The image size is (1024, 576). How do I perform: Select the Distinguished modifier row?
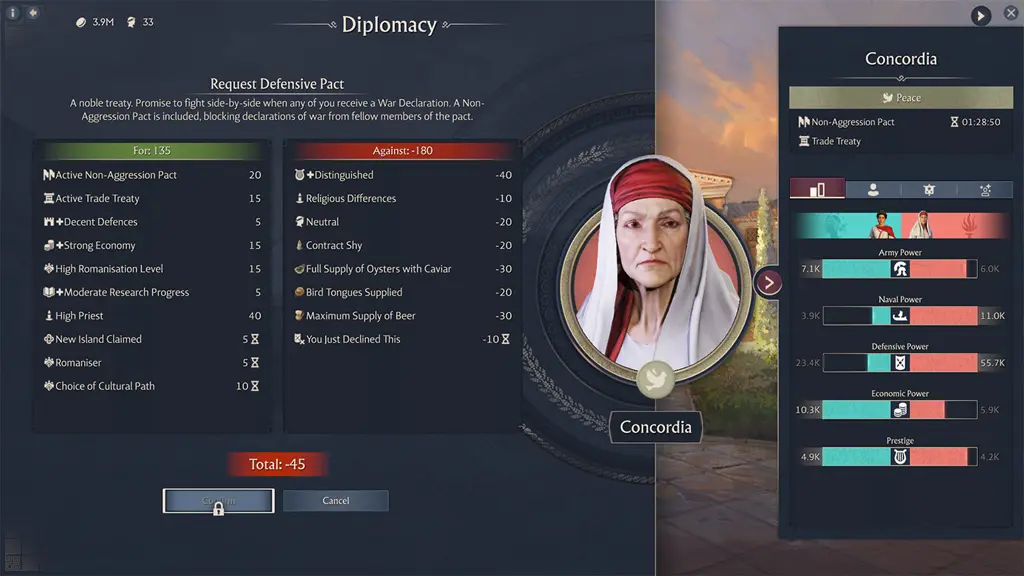point(402,175)
